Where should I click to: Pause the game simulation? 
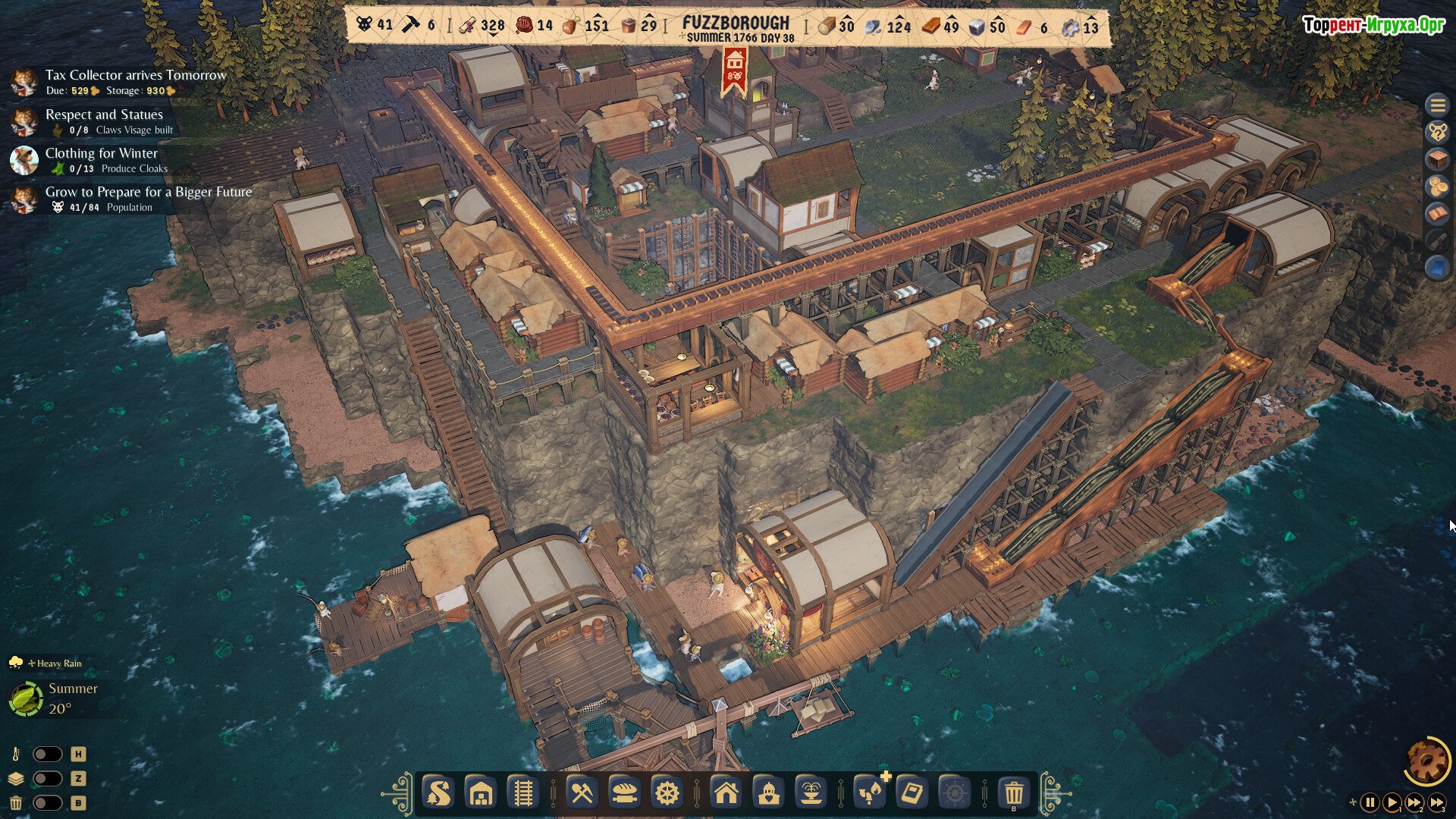click(1370, 802)
